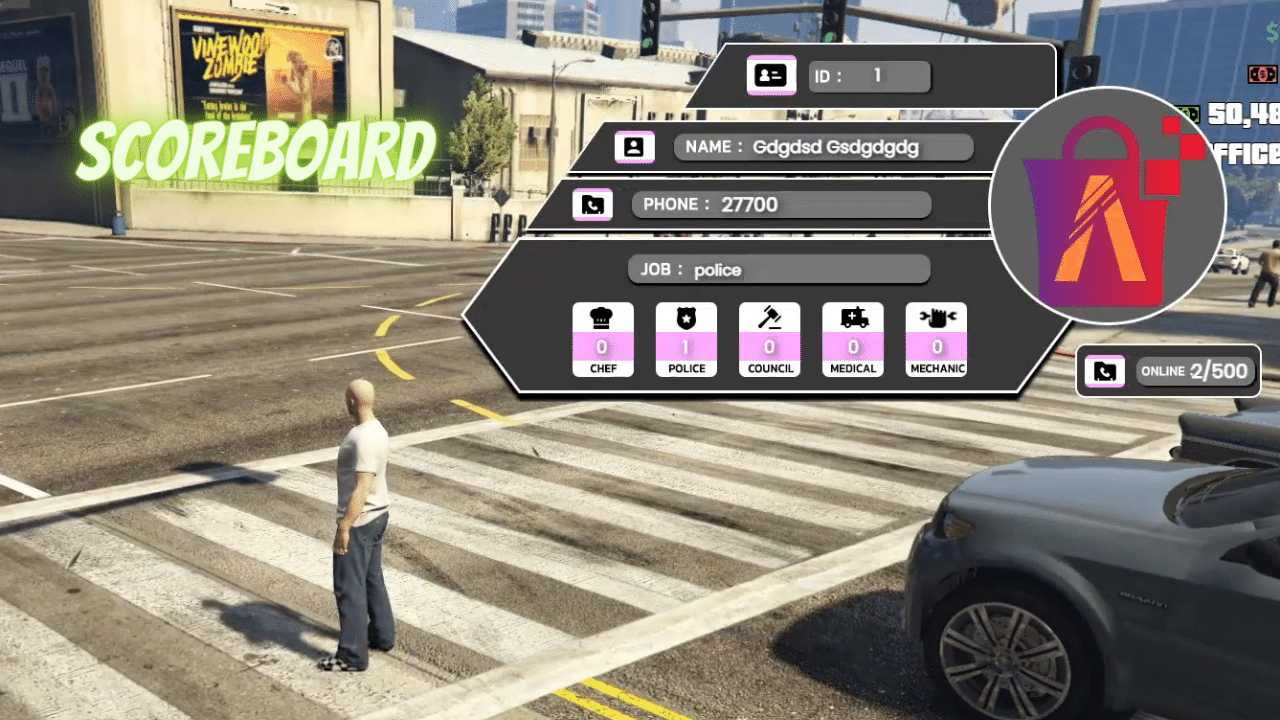The width and height of the screenshot is (1280, 720).
Task: Select the player name field
Action: (x=823, y=147)
